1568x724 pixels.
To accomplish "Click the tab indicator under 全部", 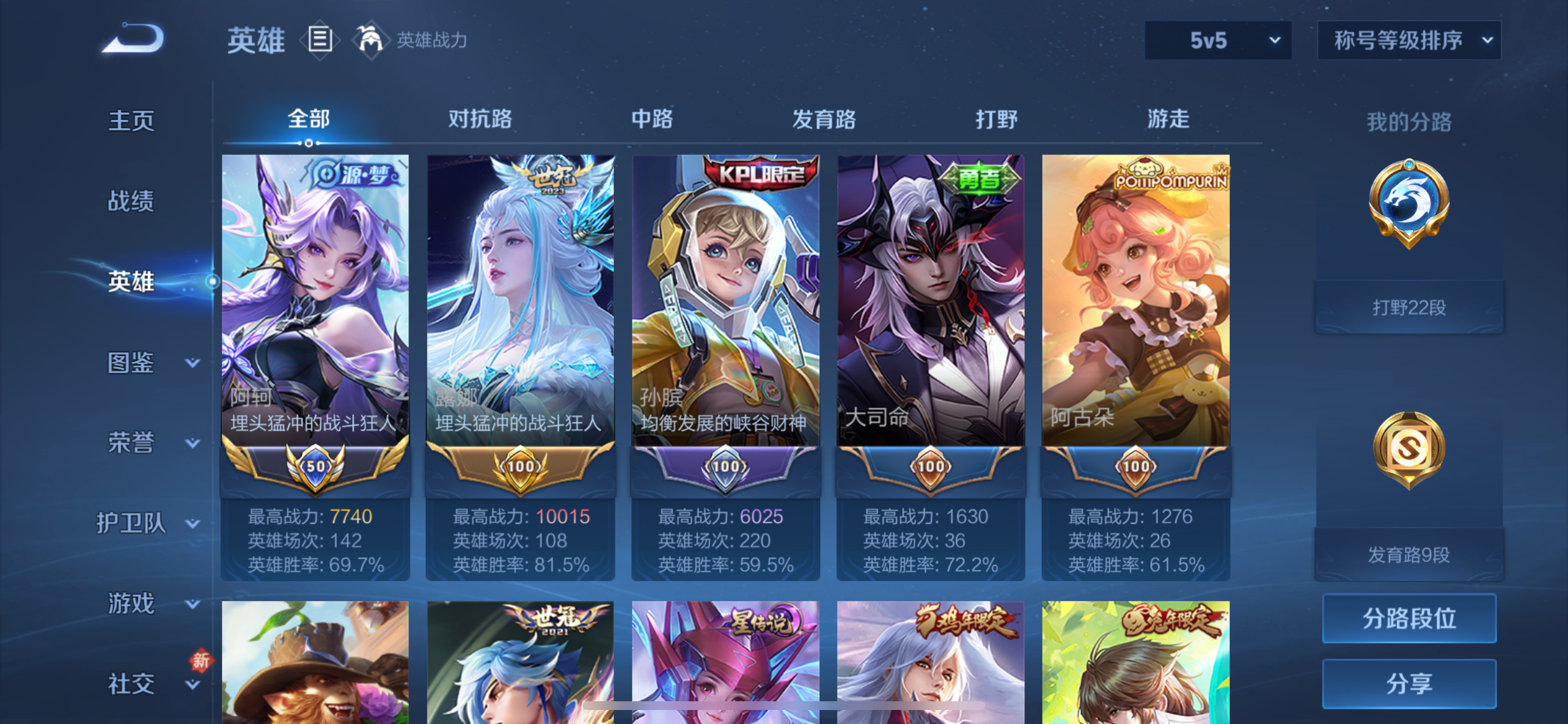I will pos(307,145).
